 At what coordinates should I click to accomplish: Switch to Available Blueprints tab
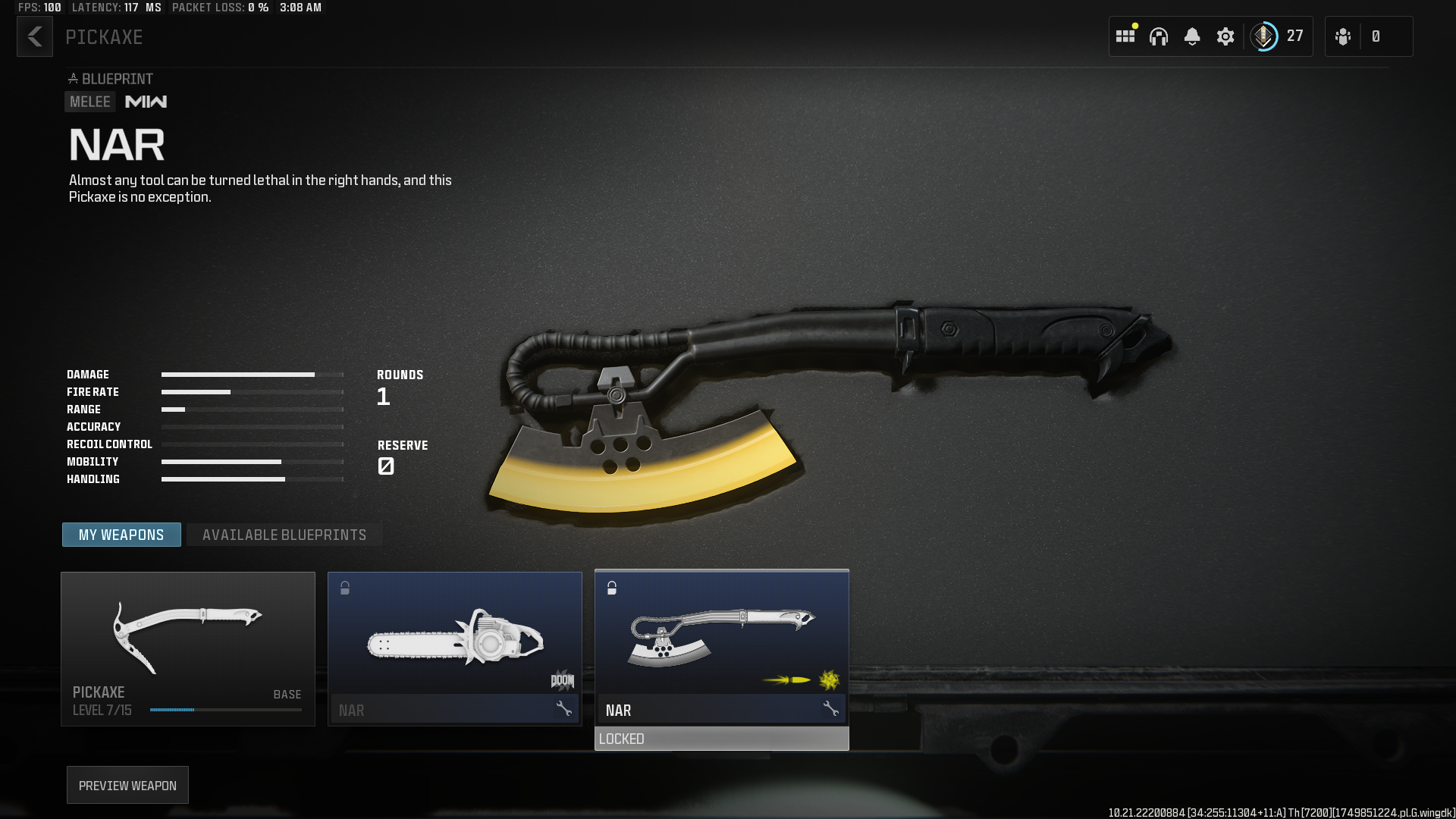tap(284, 535)
